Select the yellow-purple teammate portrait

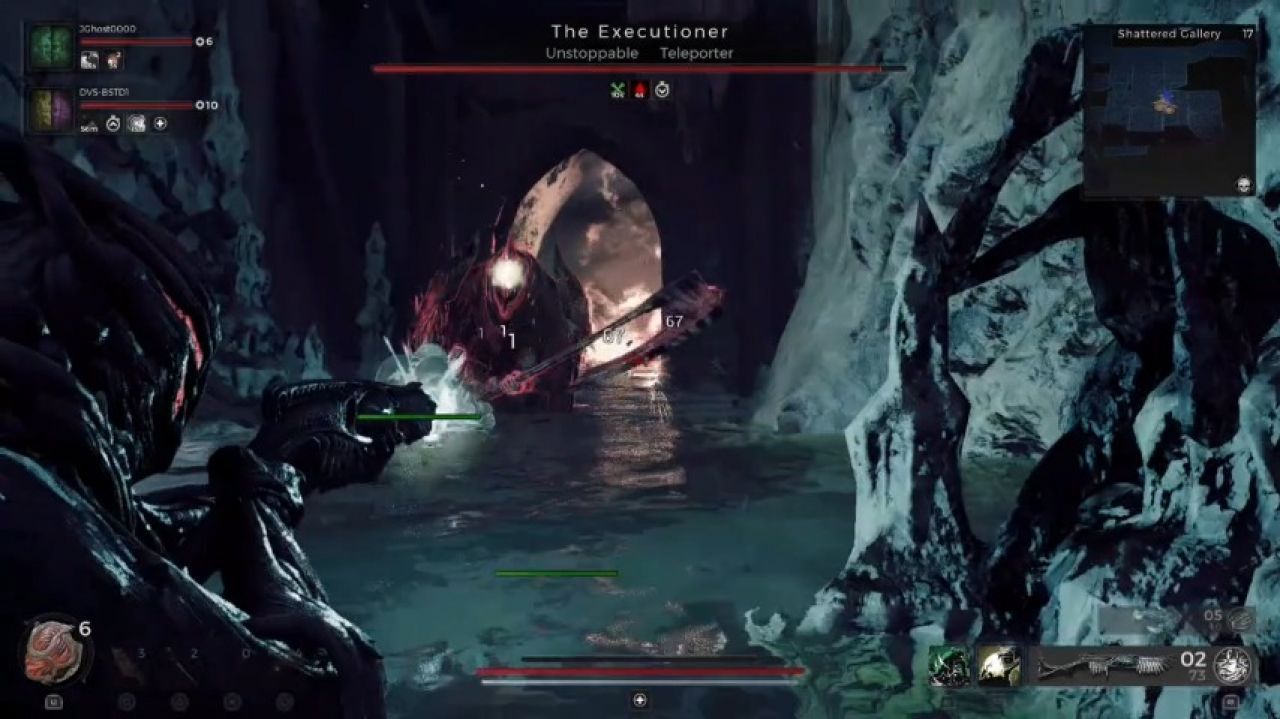point(51,110)
